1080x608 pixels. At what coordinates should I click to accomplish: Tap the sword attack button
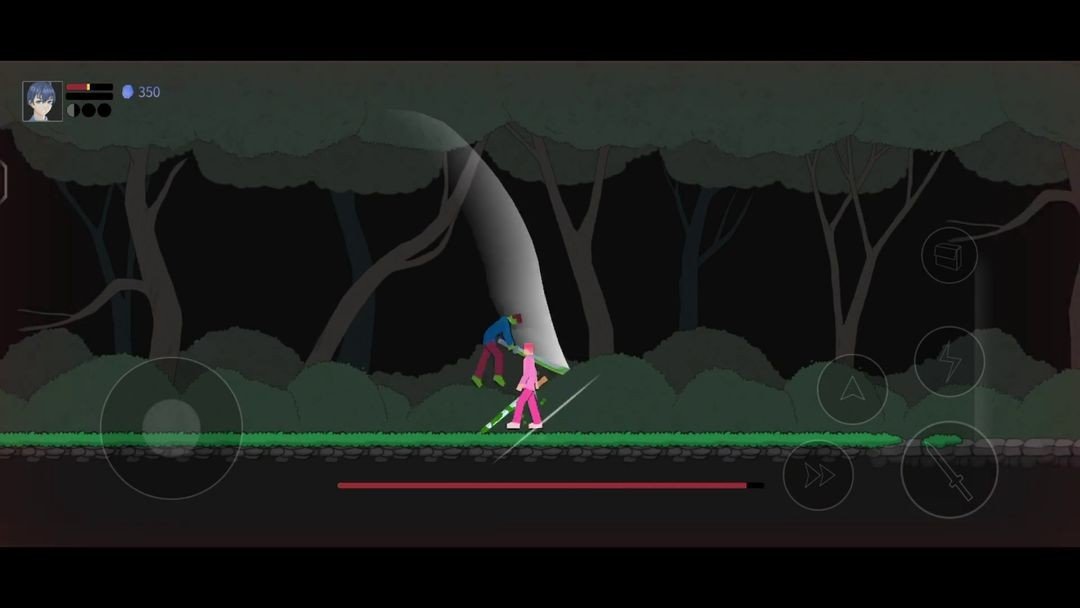(949, 470)
